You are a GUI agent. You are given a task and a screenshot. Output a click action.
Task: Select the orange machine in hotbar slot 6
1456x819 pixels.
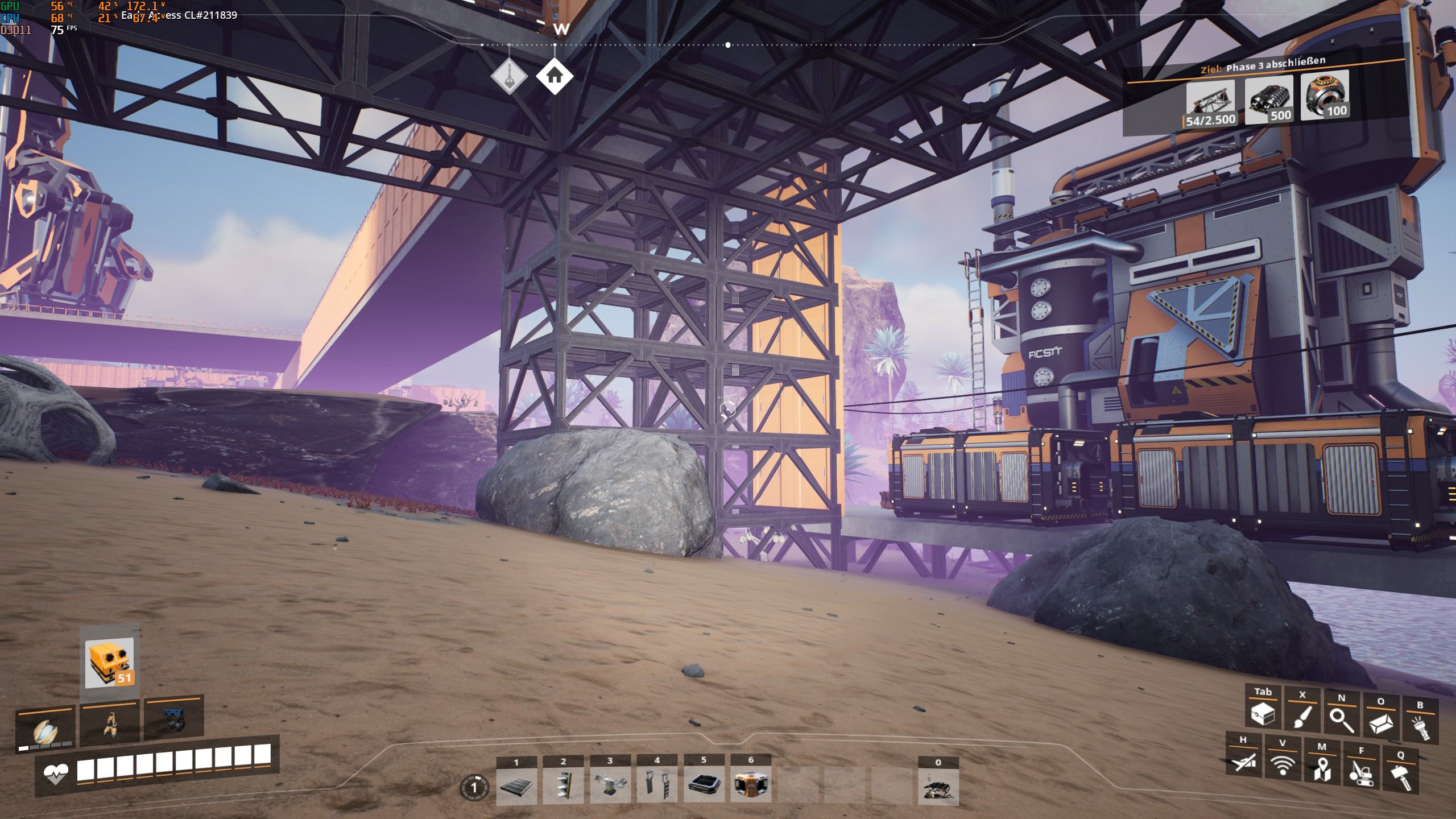tap(751, 786)
